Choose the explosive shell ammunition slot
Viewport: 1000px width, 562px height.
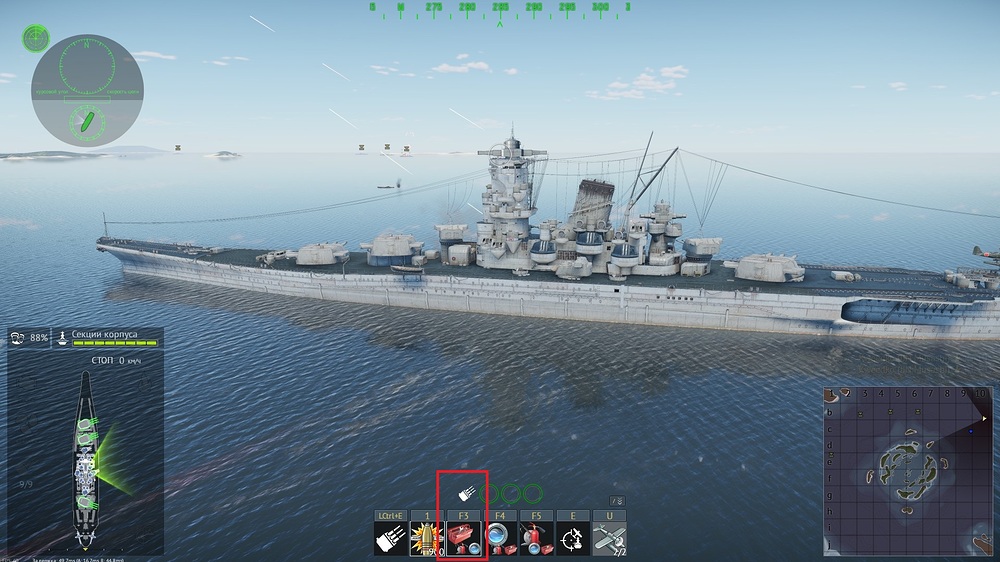427,539
